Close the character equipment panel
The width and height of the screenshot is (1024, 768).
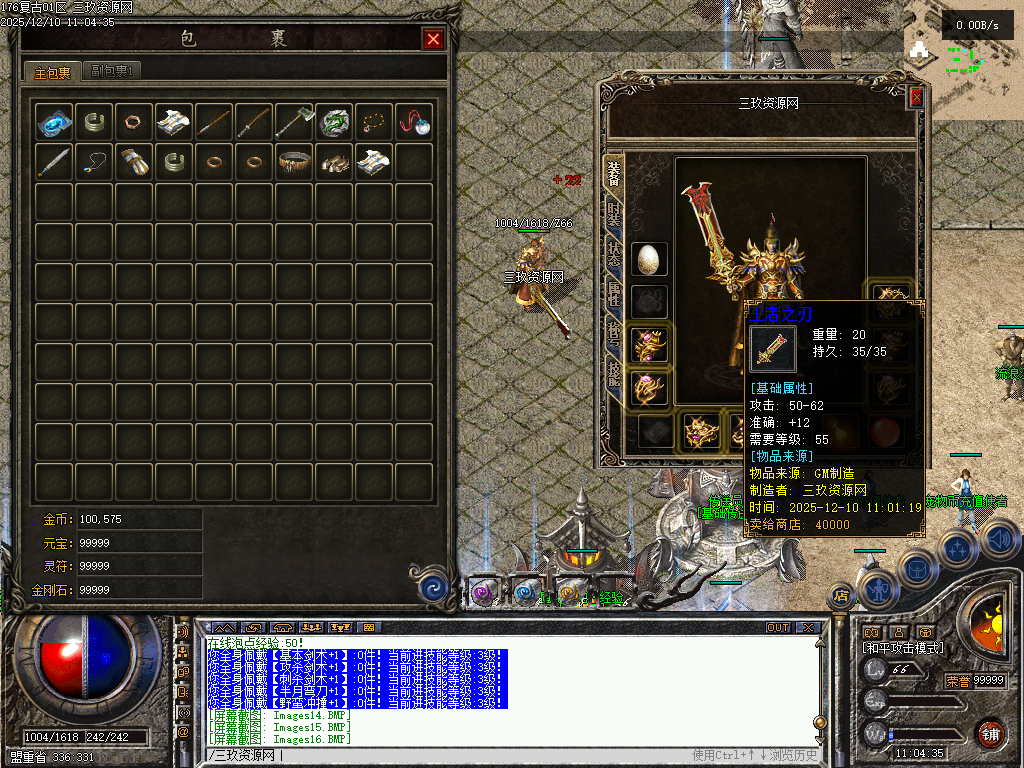coord(916,97)
